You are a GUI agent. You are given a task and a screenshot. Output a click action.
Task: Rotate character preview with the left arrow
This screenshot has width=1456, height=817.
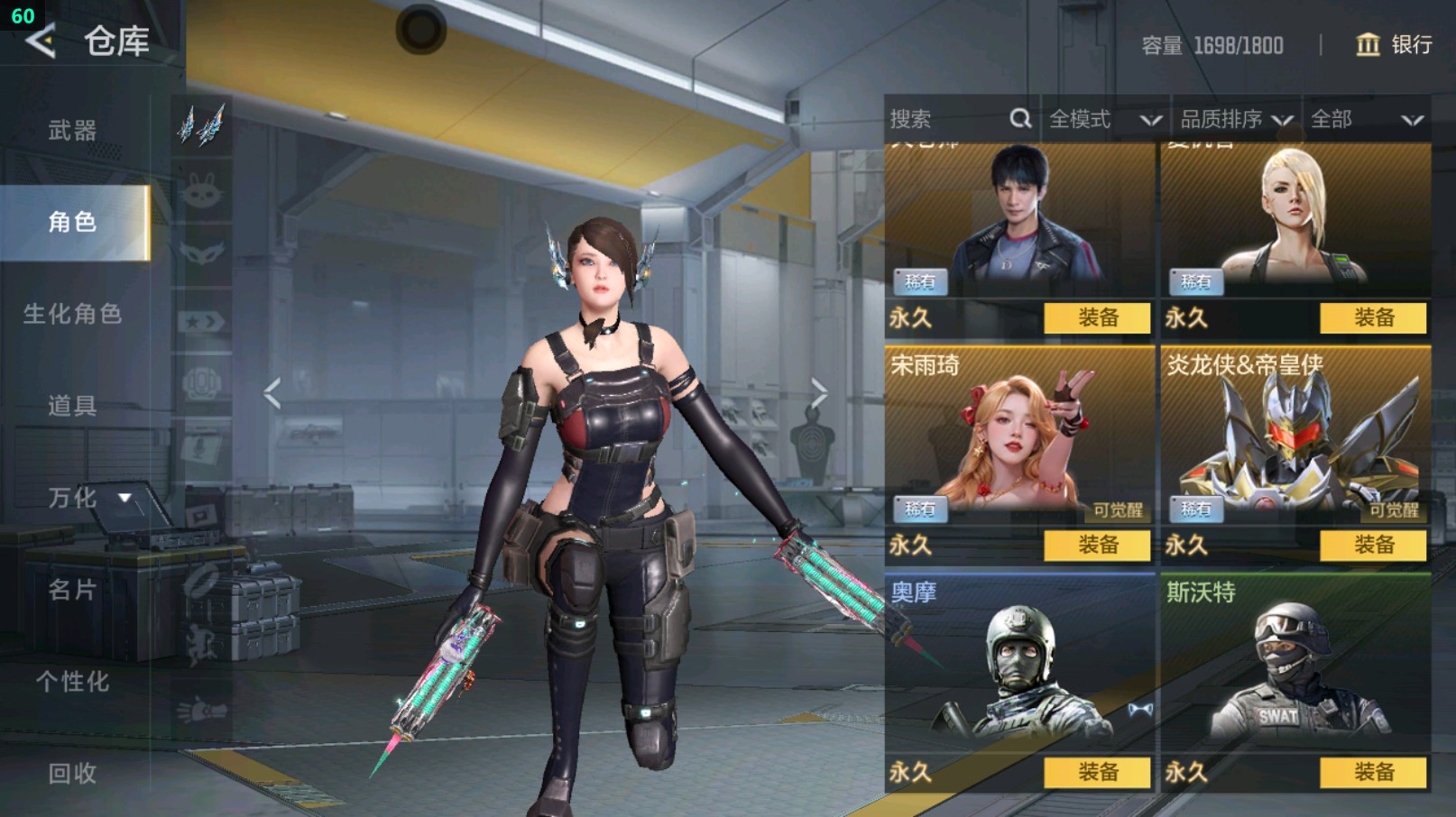(272, 393)
